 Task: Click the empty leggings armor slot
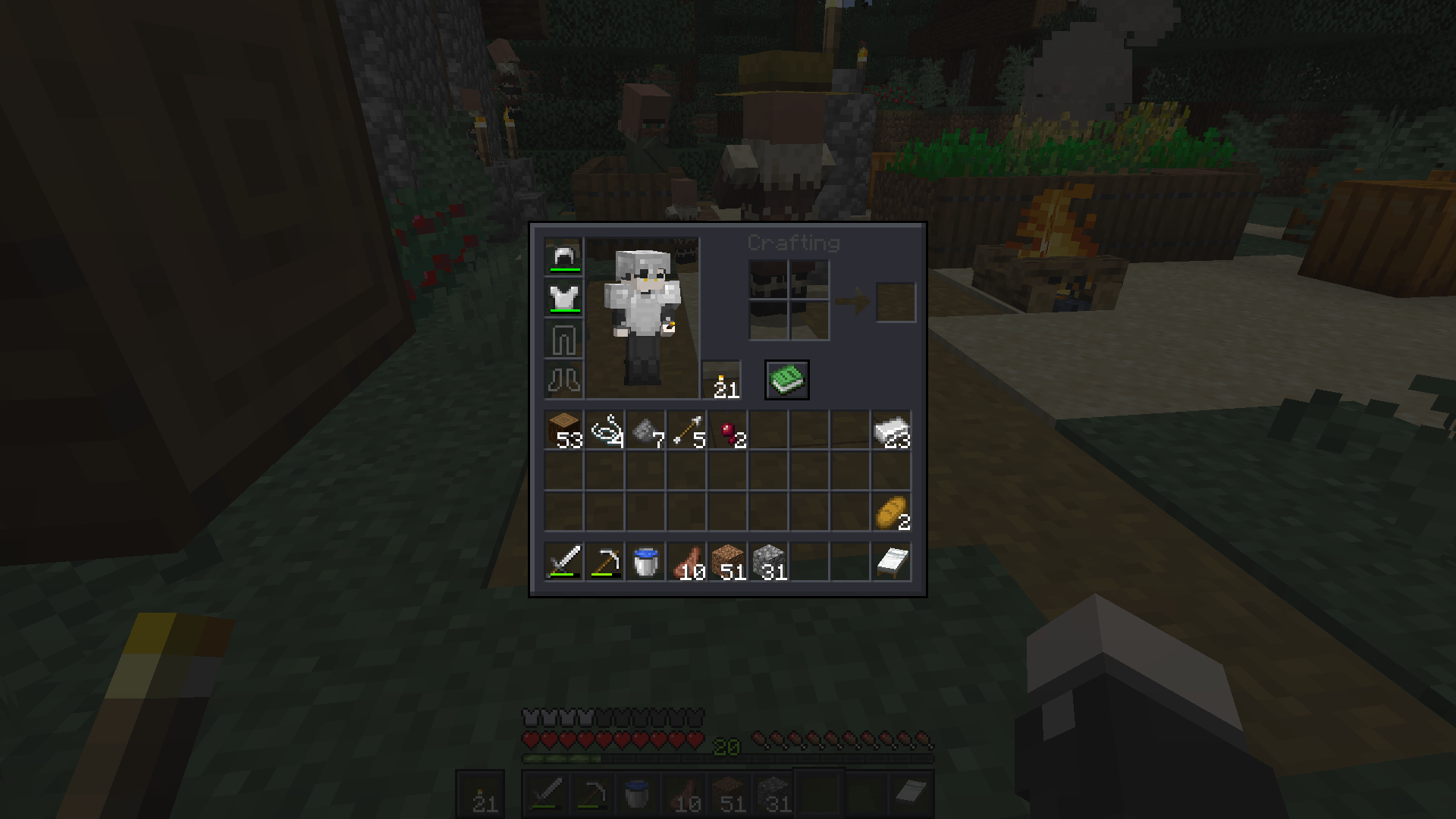[x=563, y=339]
